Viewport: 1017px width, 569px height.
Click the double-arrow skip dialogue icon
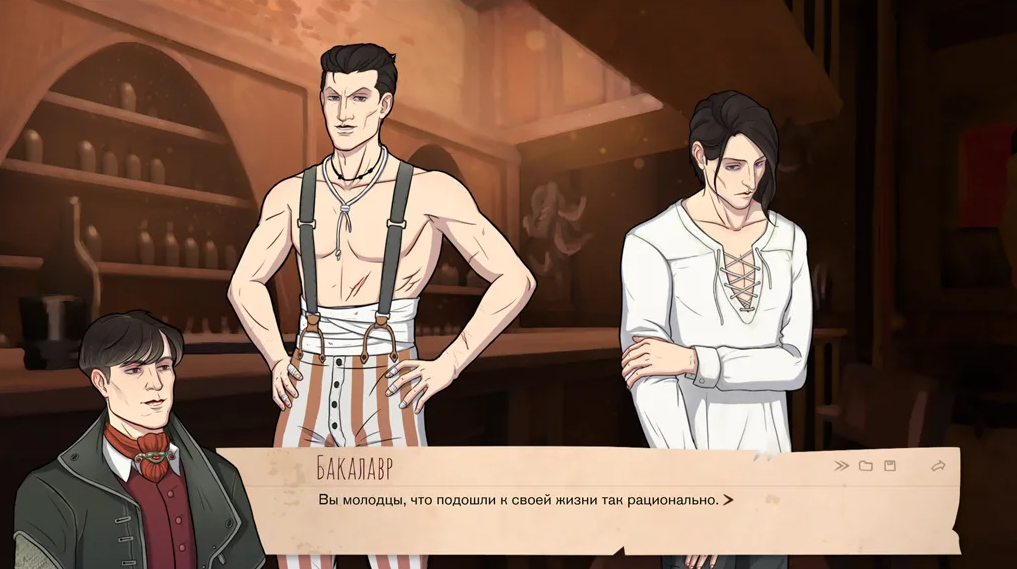(842, 466)
